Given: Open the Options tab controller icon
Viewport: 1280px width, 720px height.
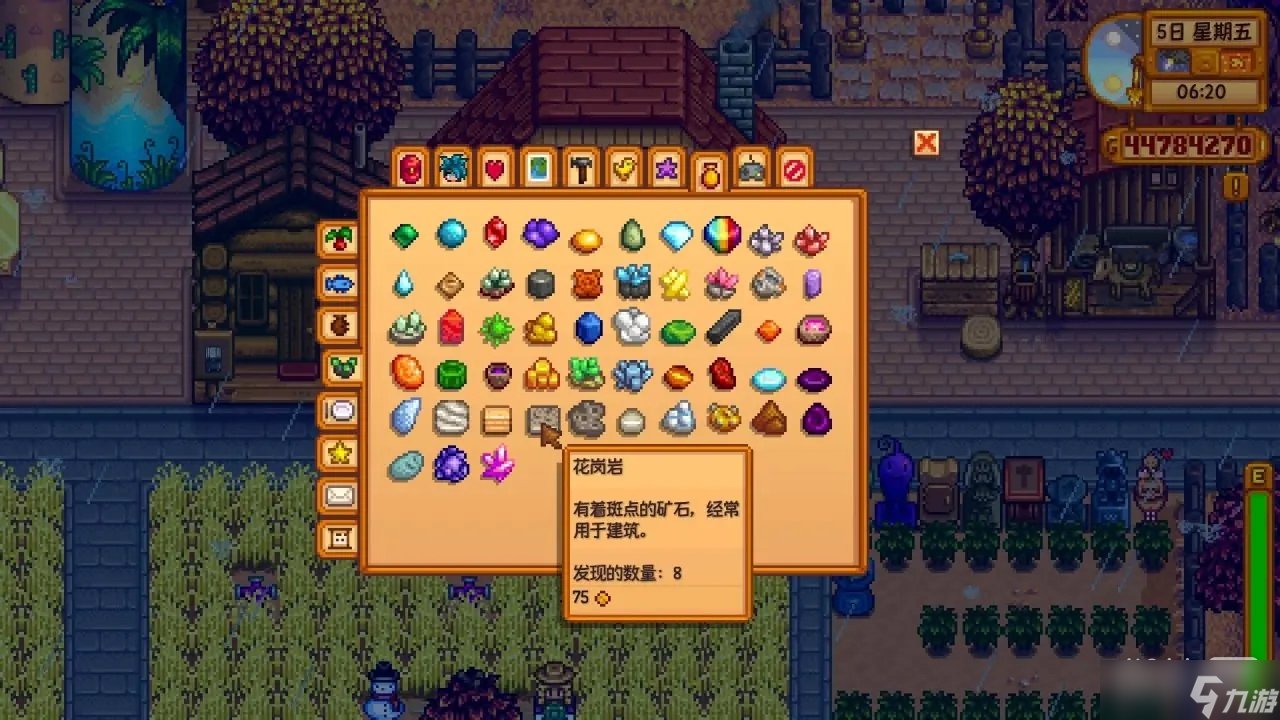Looking at the screenshot, I should point(751,169).
